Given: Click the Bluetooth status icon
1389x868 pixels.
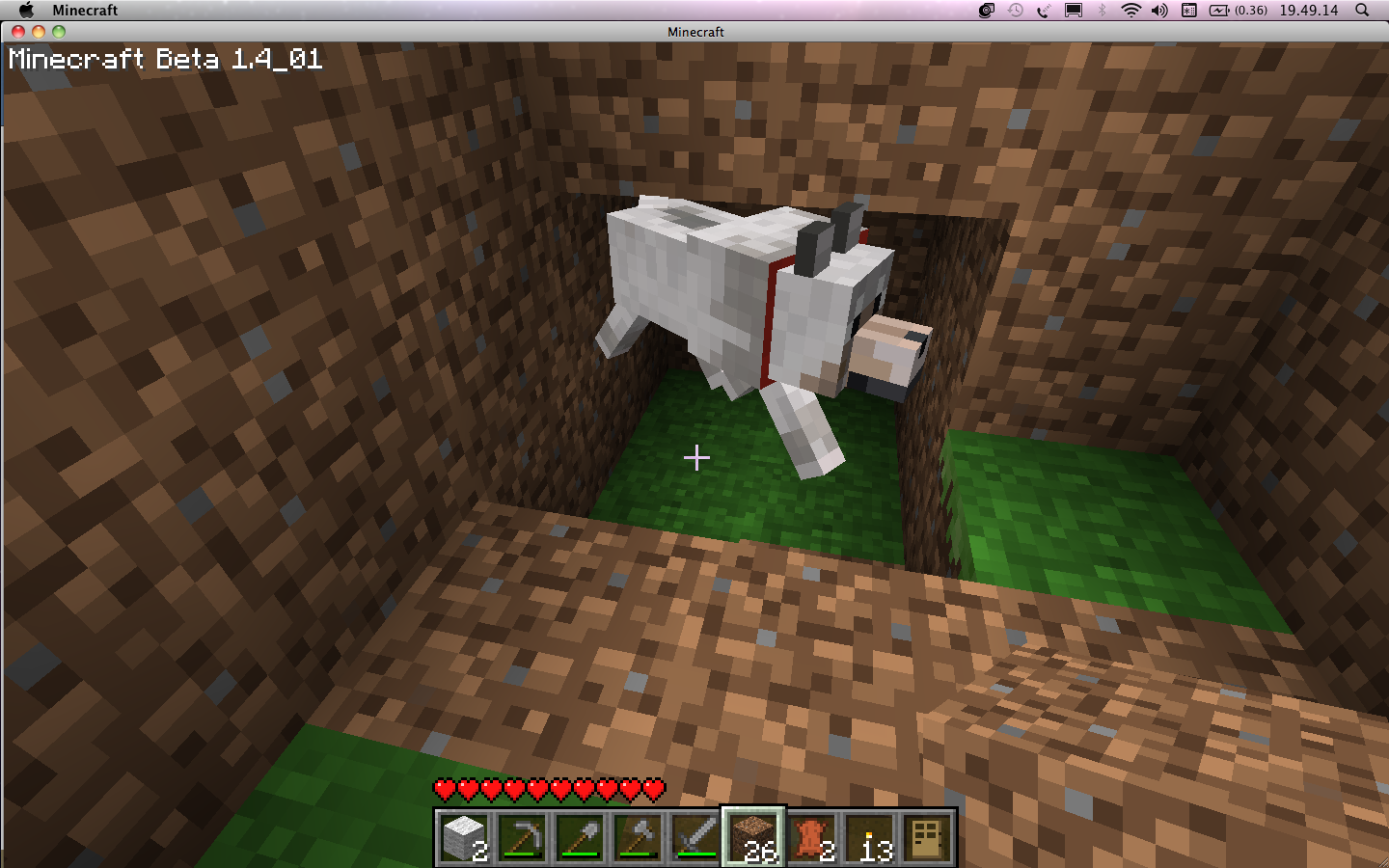Looking at the screenshot, I should coord(1100,11).
